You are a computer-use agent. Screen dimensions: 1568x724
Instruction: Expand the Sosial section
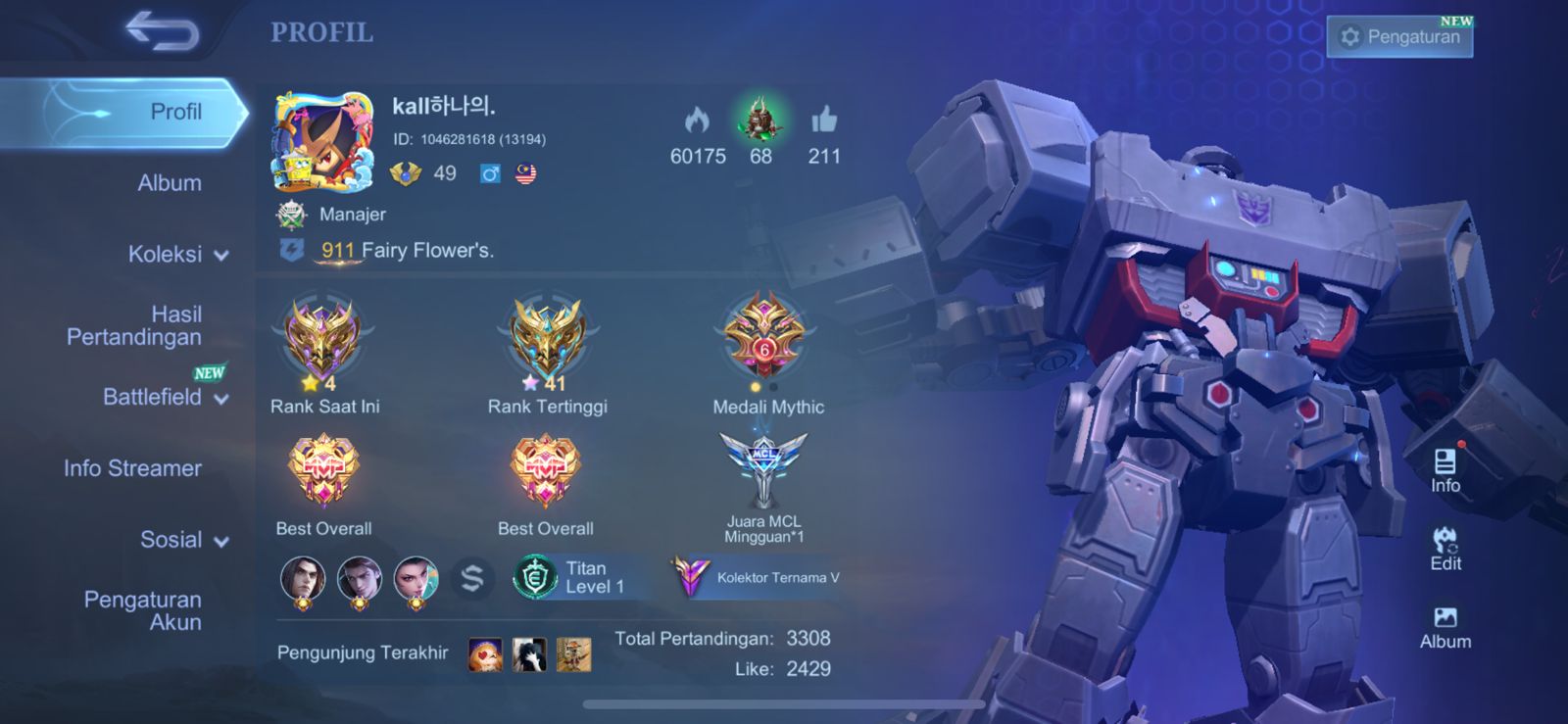coord(183,540)
